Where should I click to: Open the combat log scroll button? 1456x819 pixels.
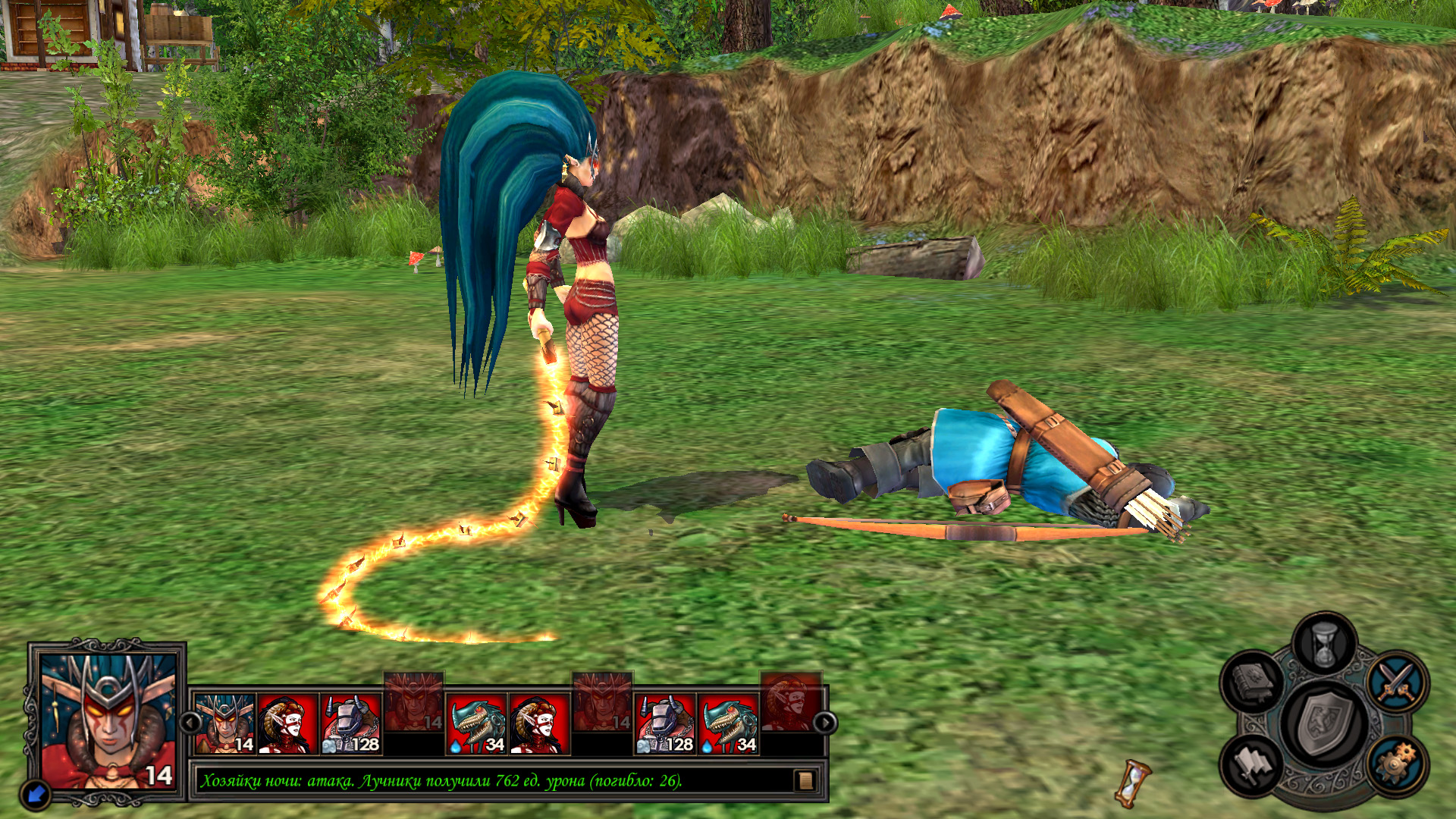[x=805, y=780]
